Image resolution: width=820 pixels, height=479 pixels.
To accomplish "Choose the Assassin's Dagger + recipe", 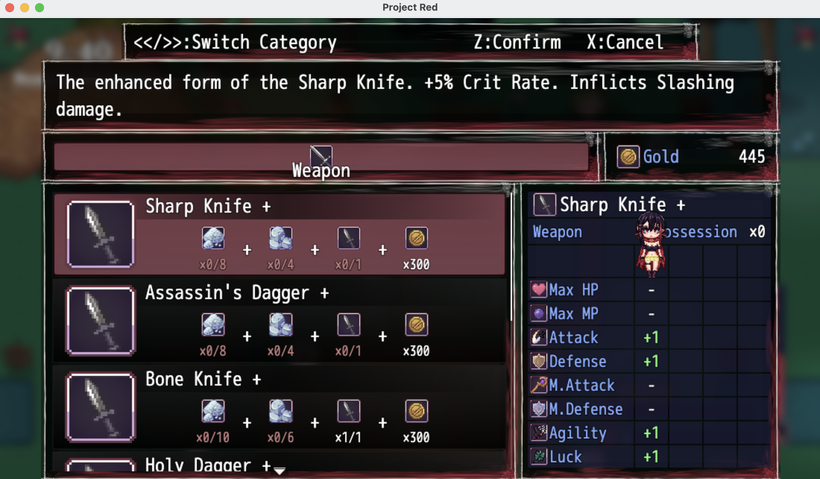I will tap(280, 320).
